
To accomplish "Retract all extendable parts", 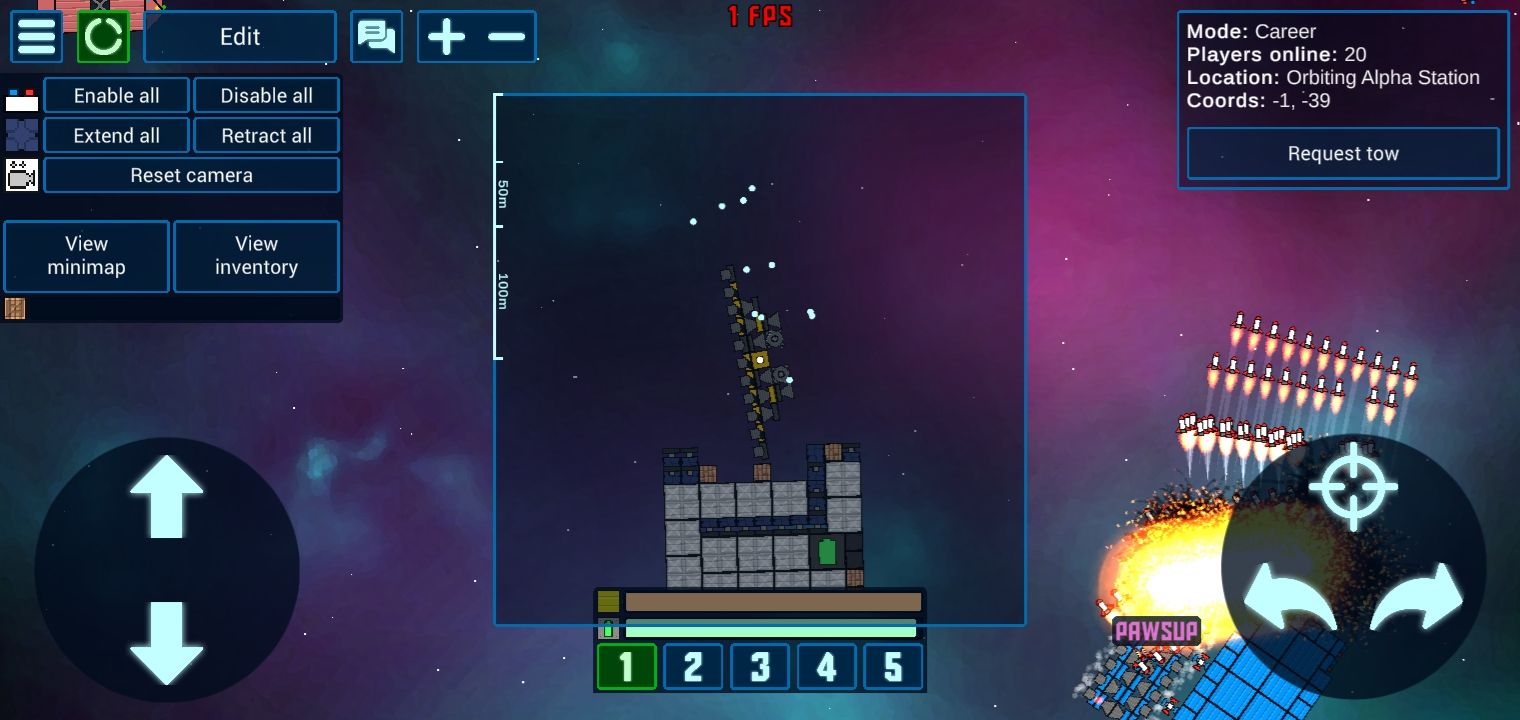I will [x=266, y=136].
